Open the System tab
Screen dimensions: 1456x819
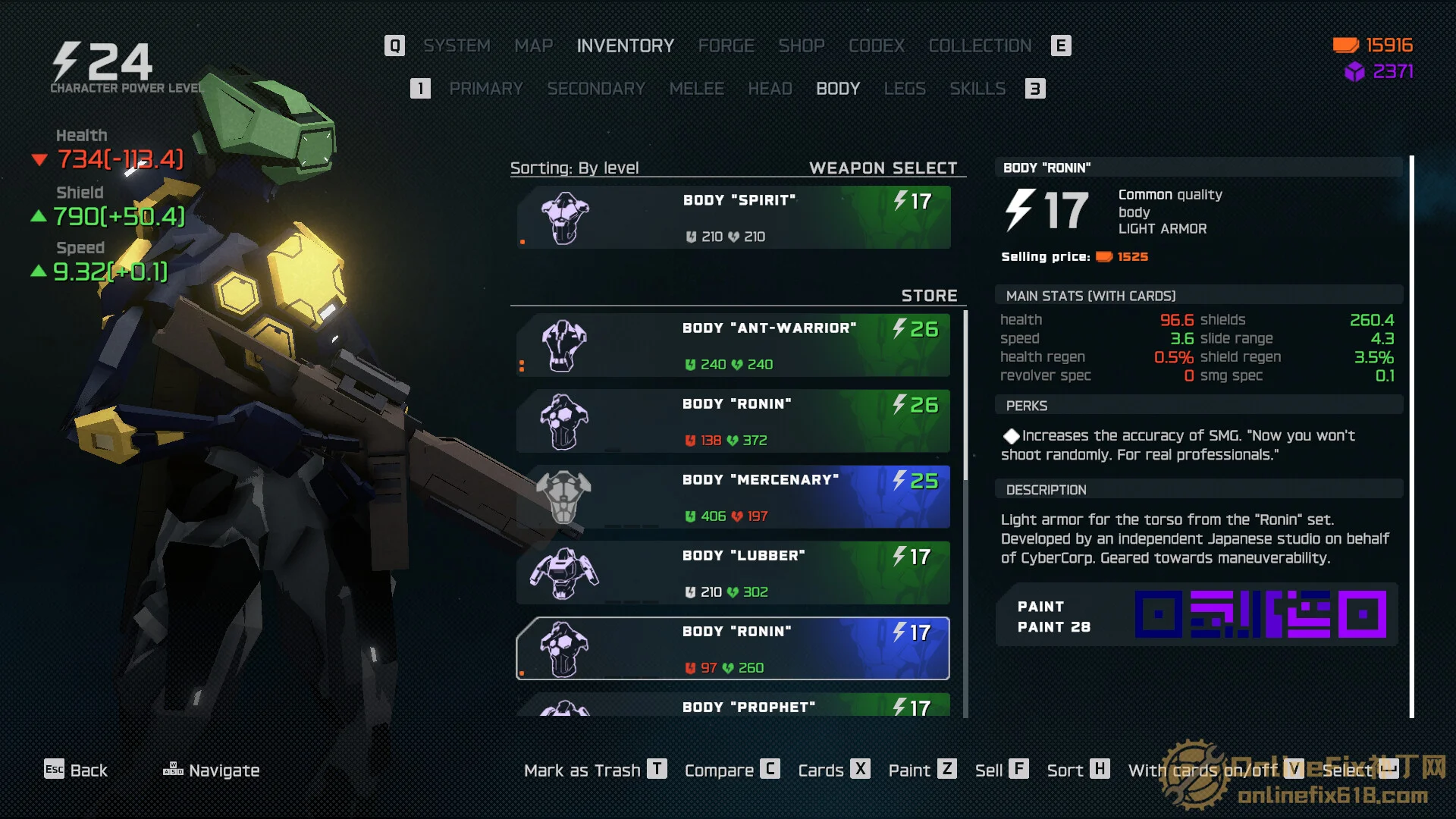tap(457, 45)
